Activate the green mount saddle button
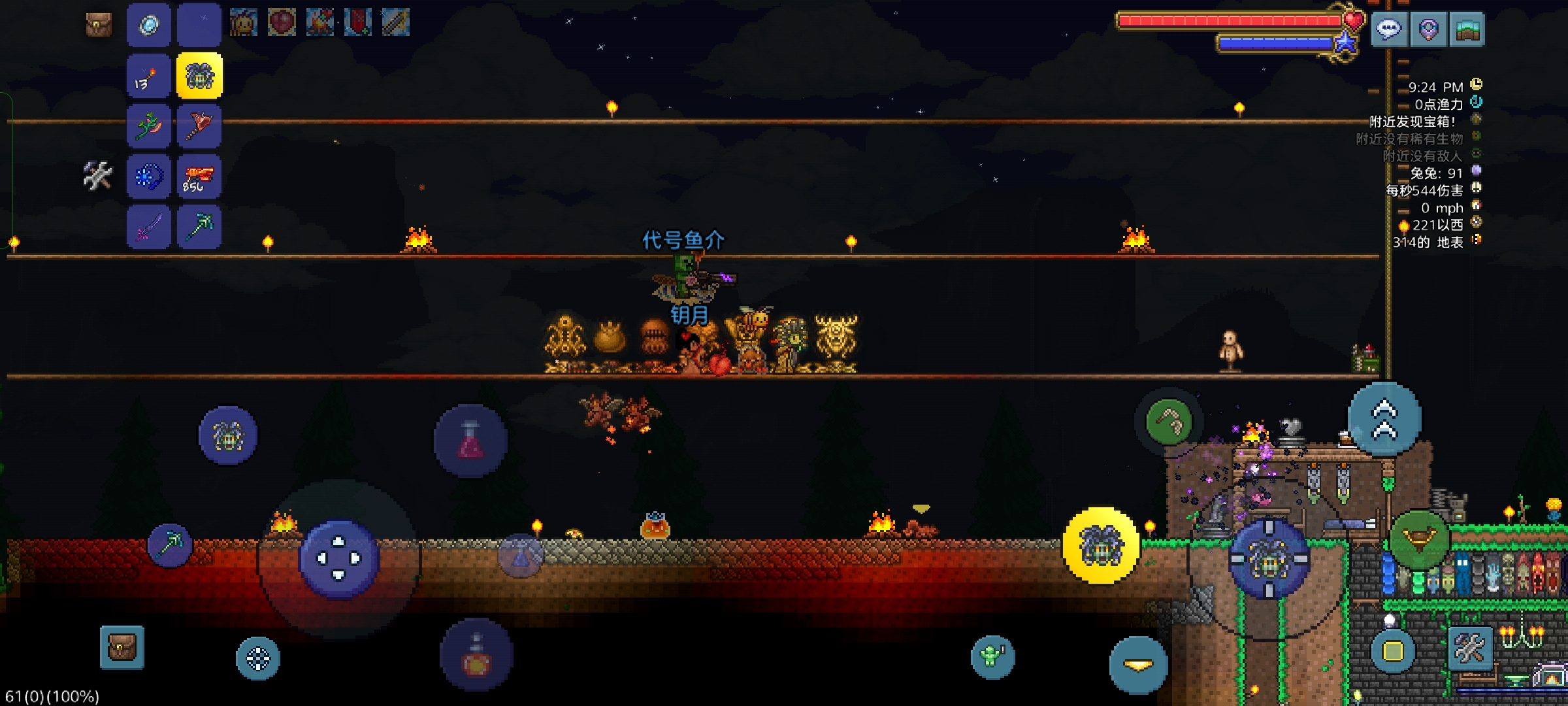 click(x=1419, y=539)
